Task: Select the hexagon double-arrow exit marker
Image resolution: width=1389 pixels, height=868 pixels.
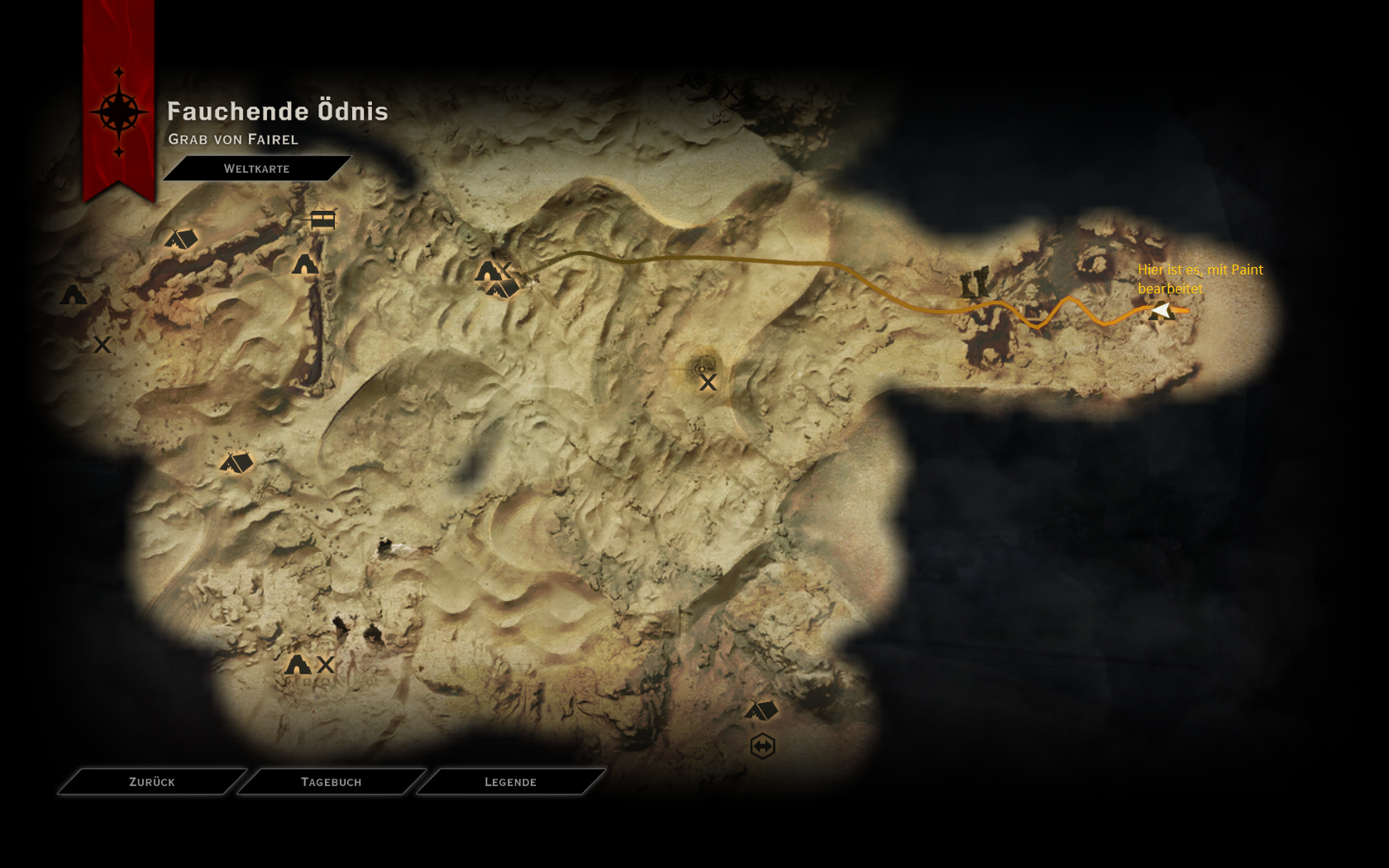Action: (x=762, y=746)
